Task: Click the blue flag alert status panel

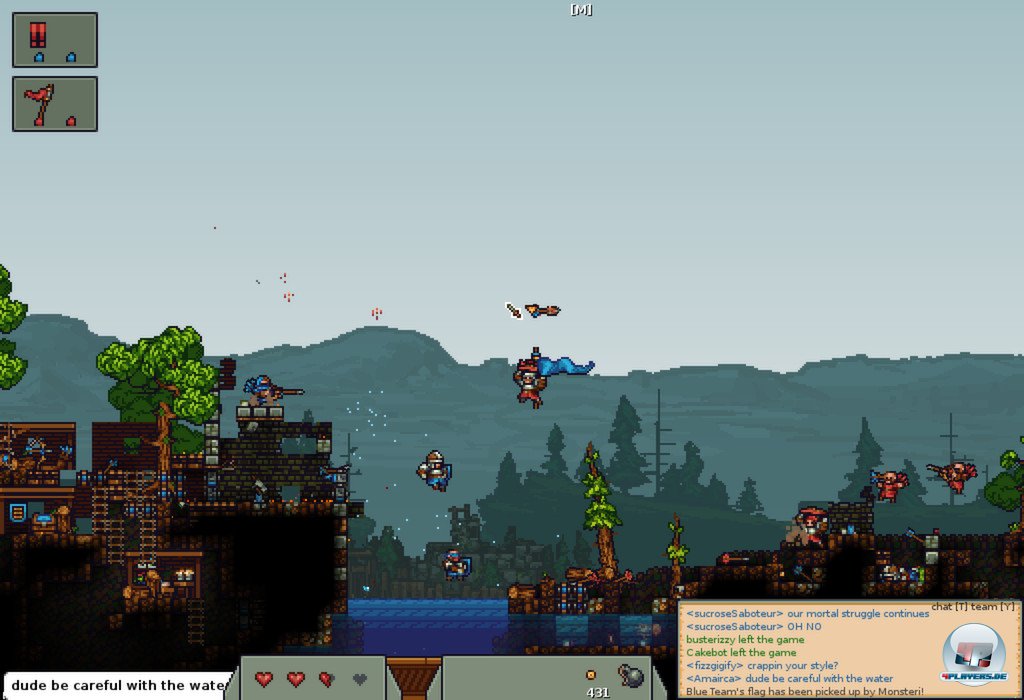Action: (x=55, y=40)
